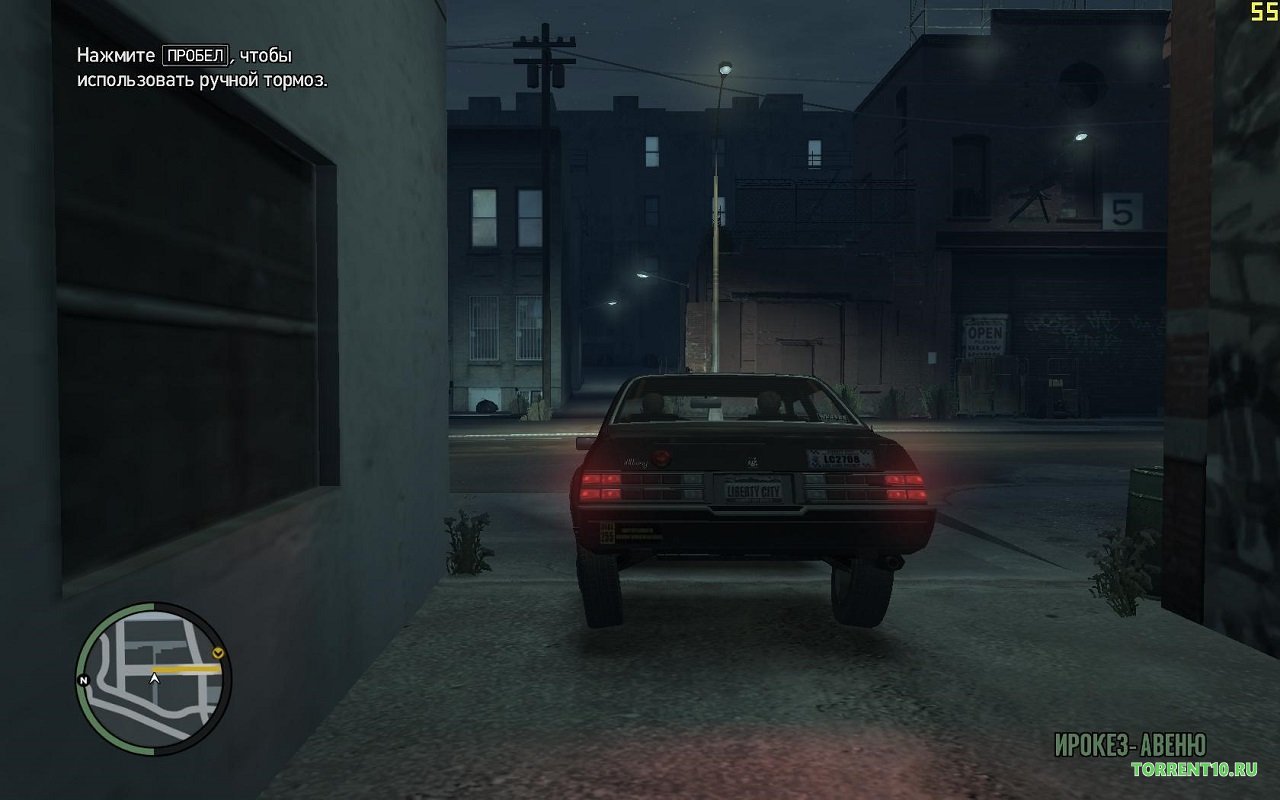The height and width of the screenshot is (800, 1280).
Task: Click the north compass marker on the radar
Action: [x=83, y=680]
